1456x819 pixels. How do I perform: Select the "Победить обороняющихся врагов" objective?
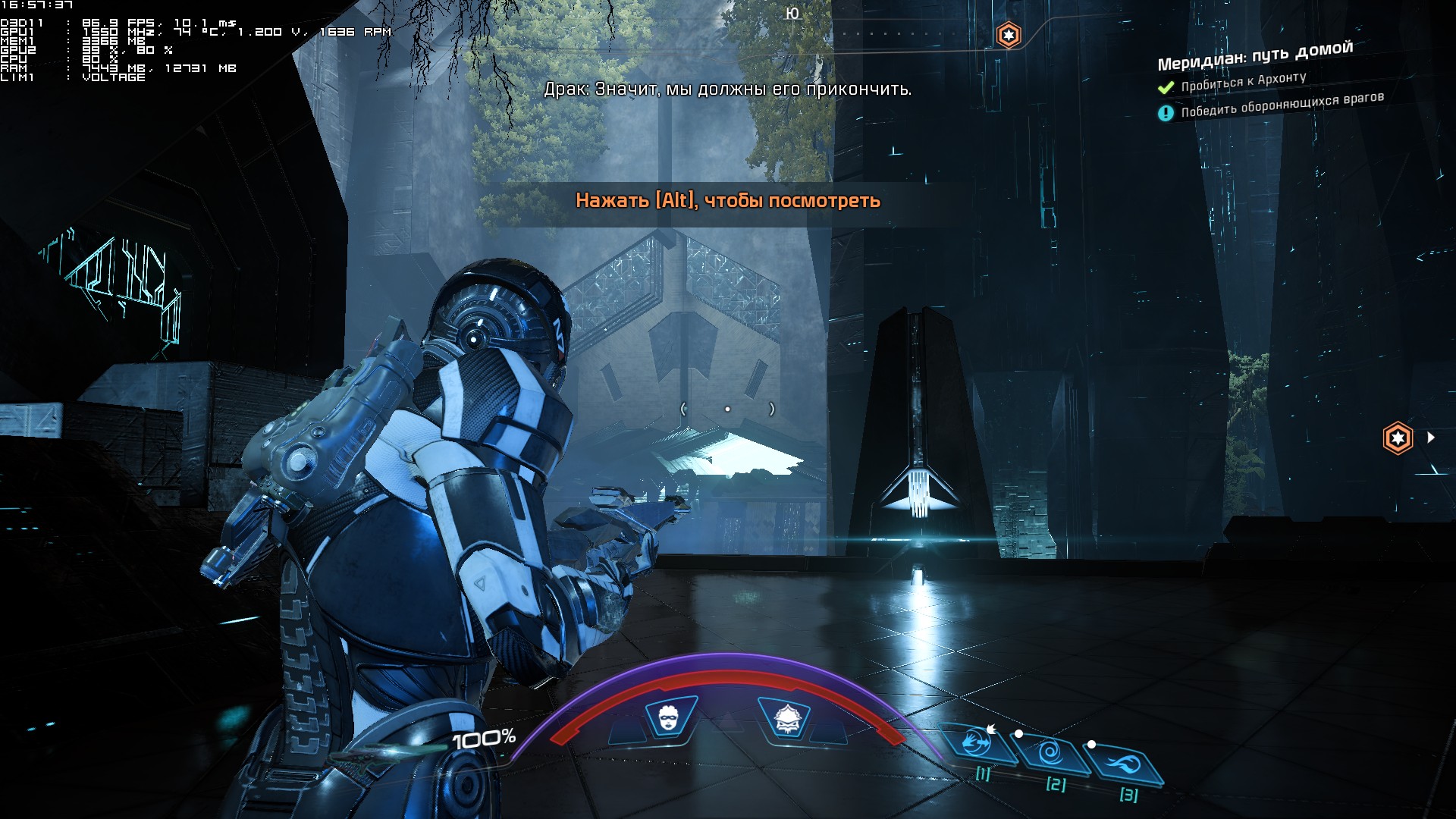(1282, 105)
